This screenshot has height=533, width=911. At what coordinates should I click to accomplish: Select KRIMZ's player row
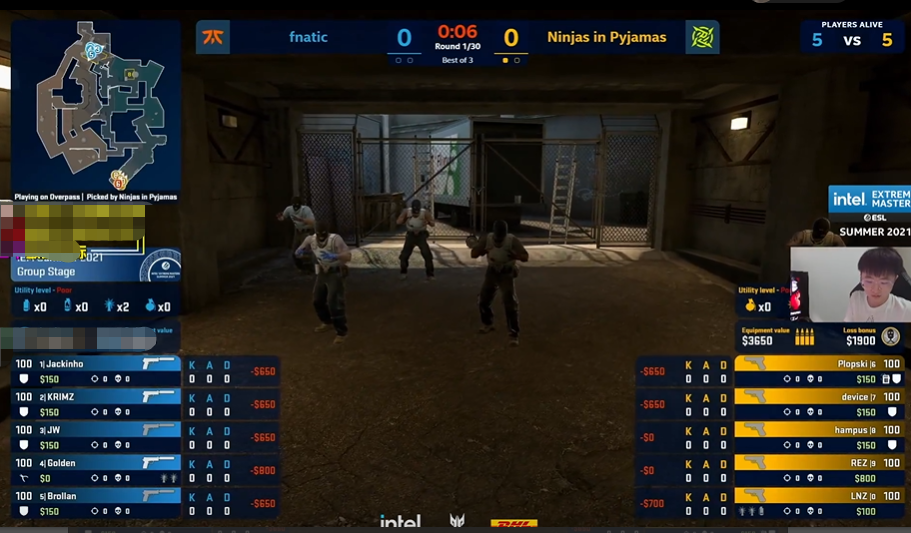click(96, 404)
